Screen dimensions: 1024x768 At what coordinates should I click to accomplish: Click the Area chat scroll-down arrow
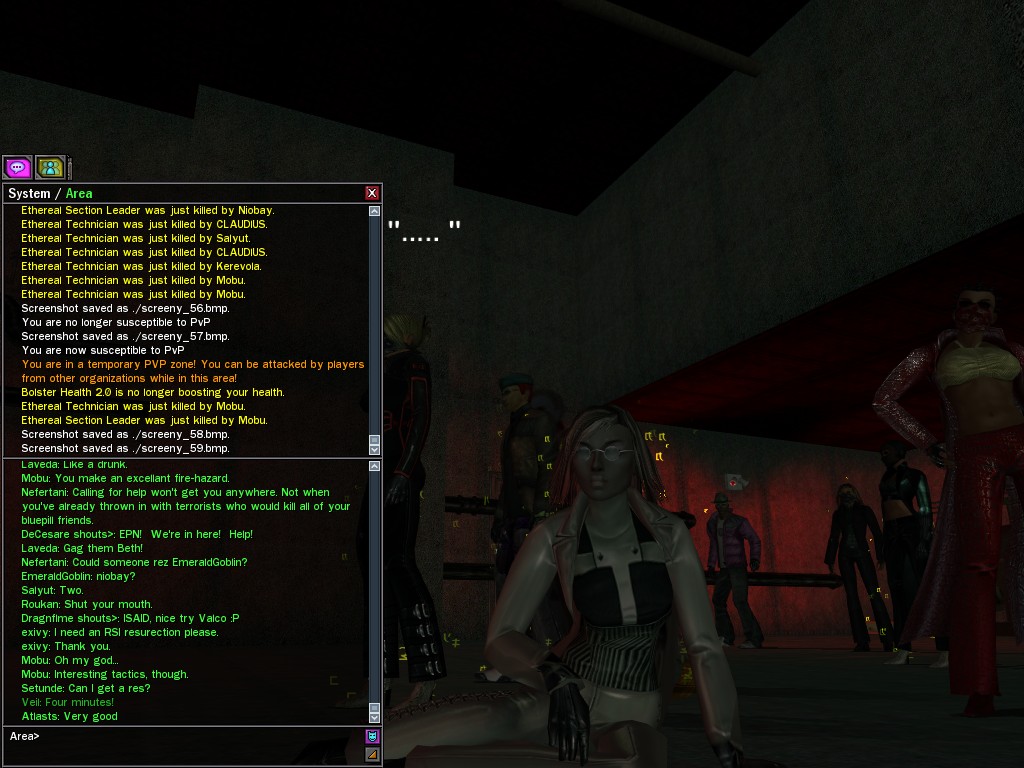coord(374,717)
